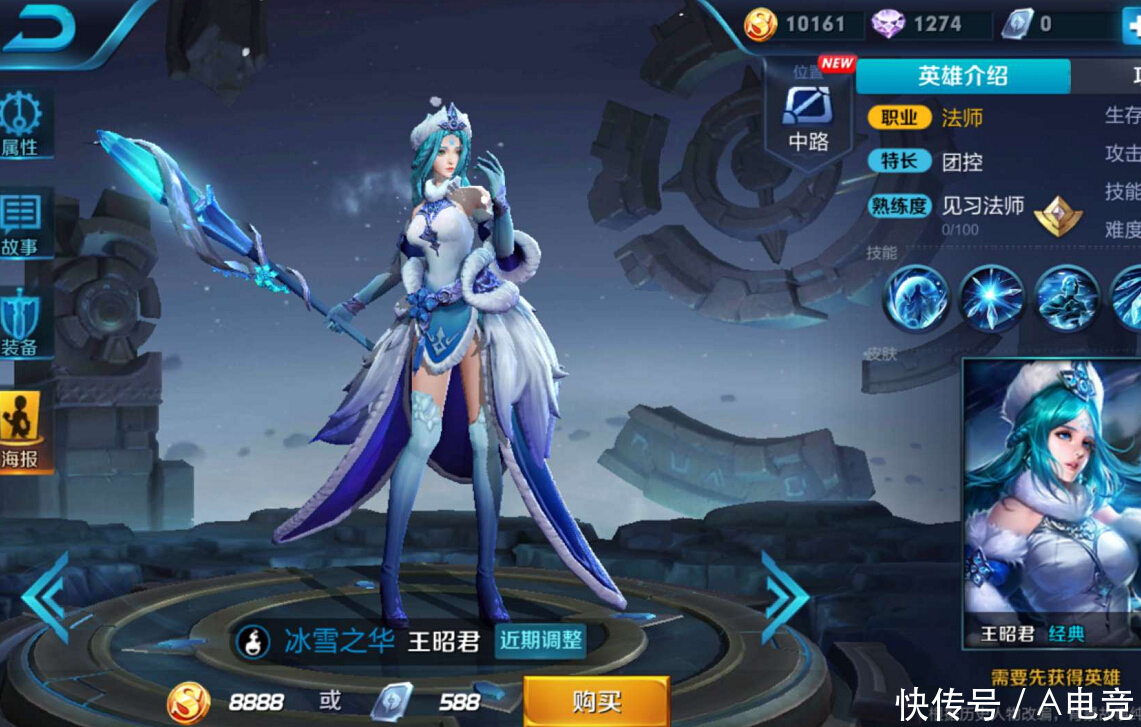Screen dimensions: 1141x727
Task: Show the next hero with right arrow
Action: click(784, 596)
